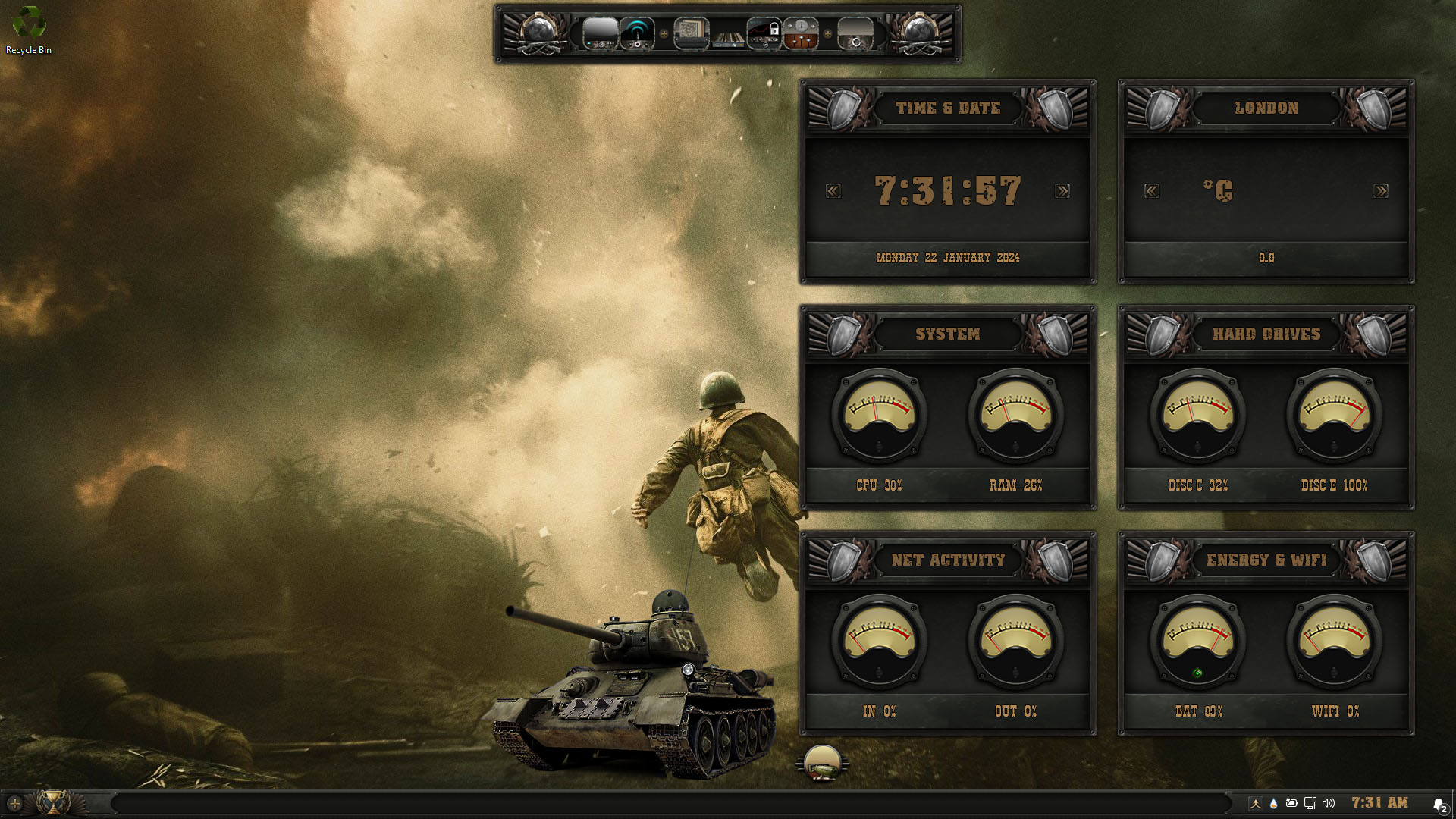1456x819 pixels.
Task: Click the round tank badge below widgets
Action: pos(822,763)
